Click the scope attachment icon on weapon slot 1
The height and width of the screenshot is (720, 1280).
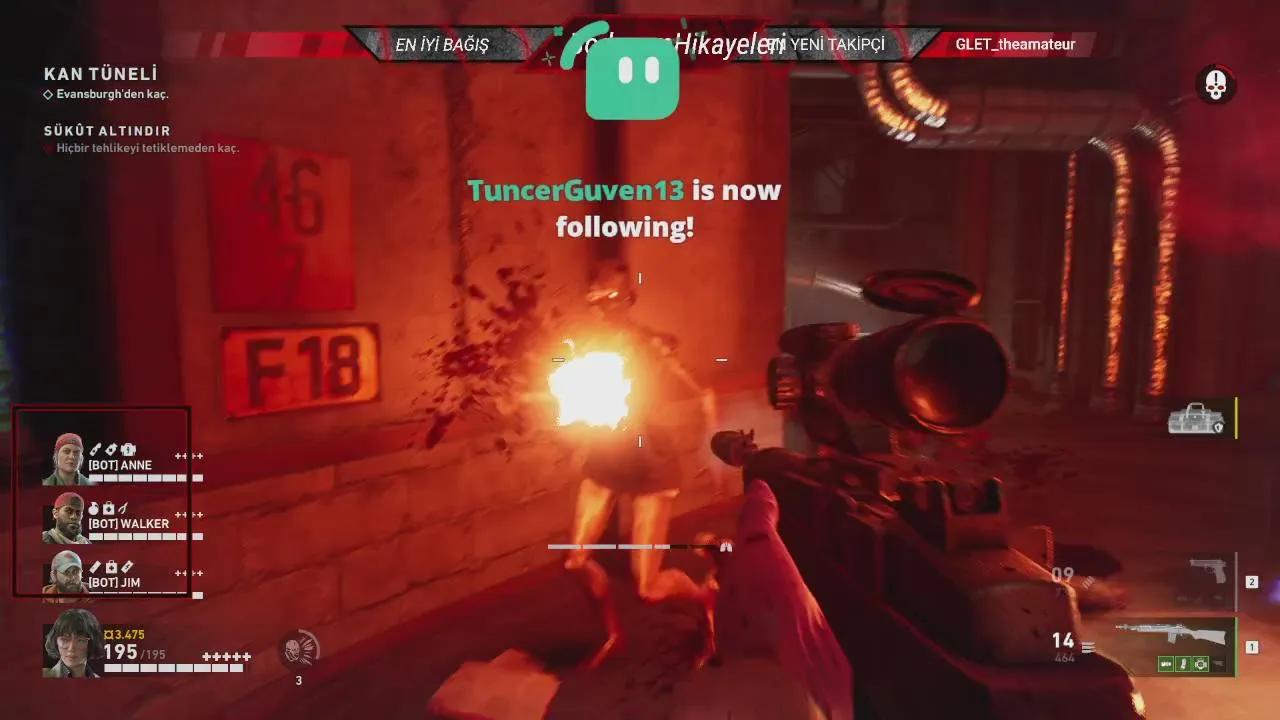[x=1200, y=664]
